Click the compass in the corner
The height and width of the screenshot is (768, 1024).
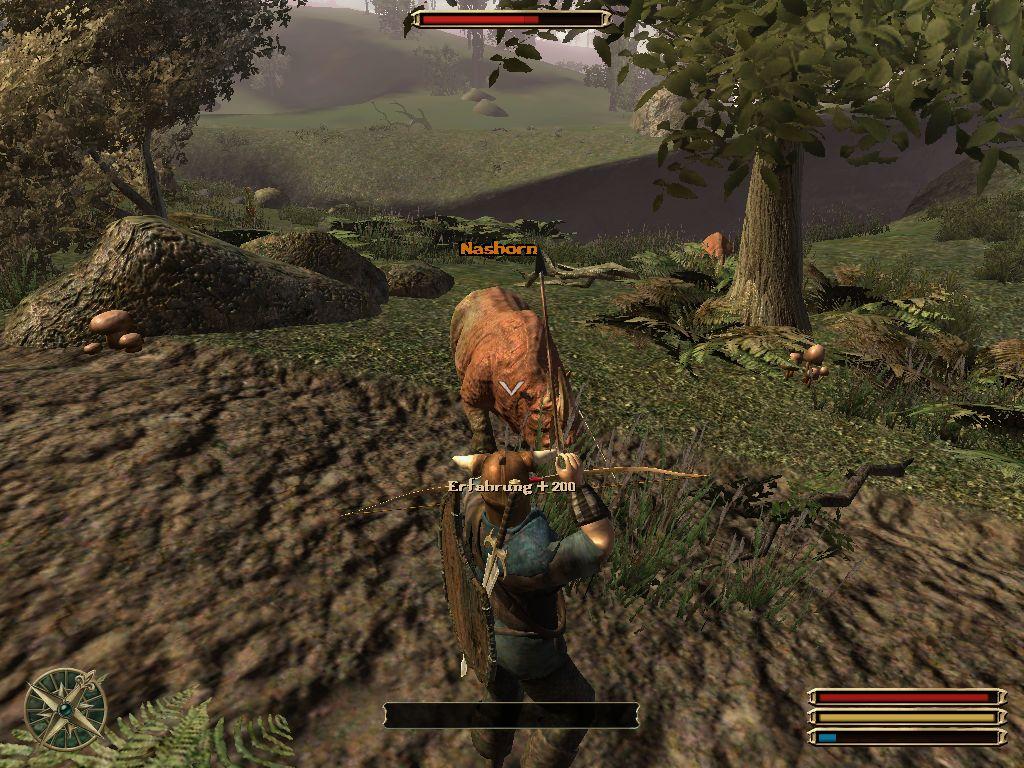point(65,708)
